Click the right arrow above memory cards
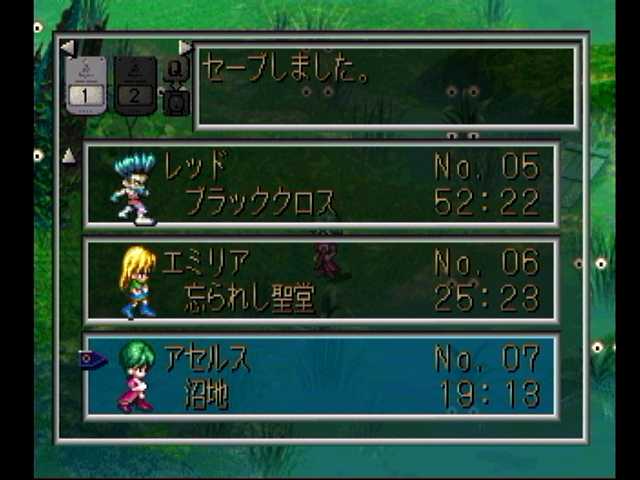Viewport: 640px width, 480px height. [x=184, y=47]
